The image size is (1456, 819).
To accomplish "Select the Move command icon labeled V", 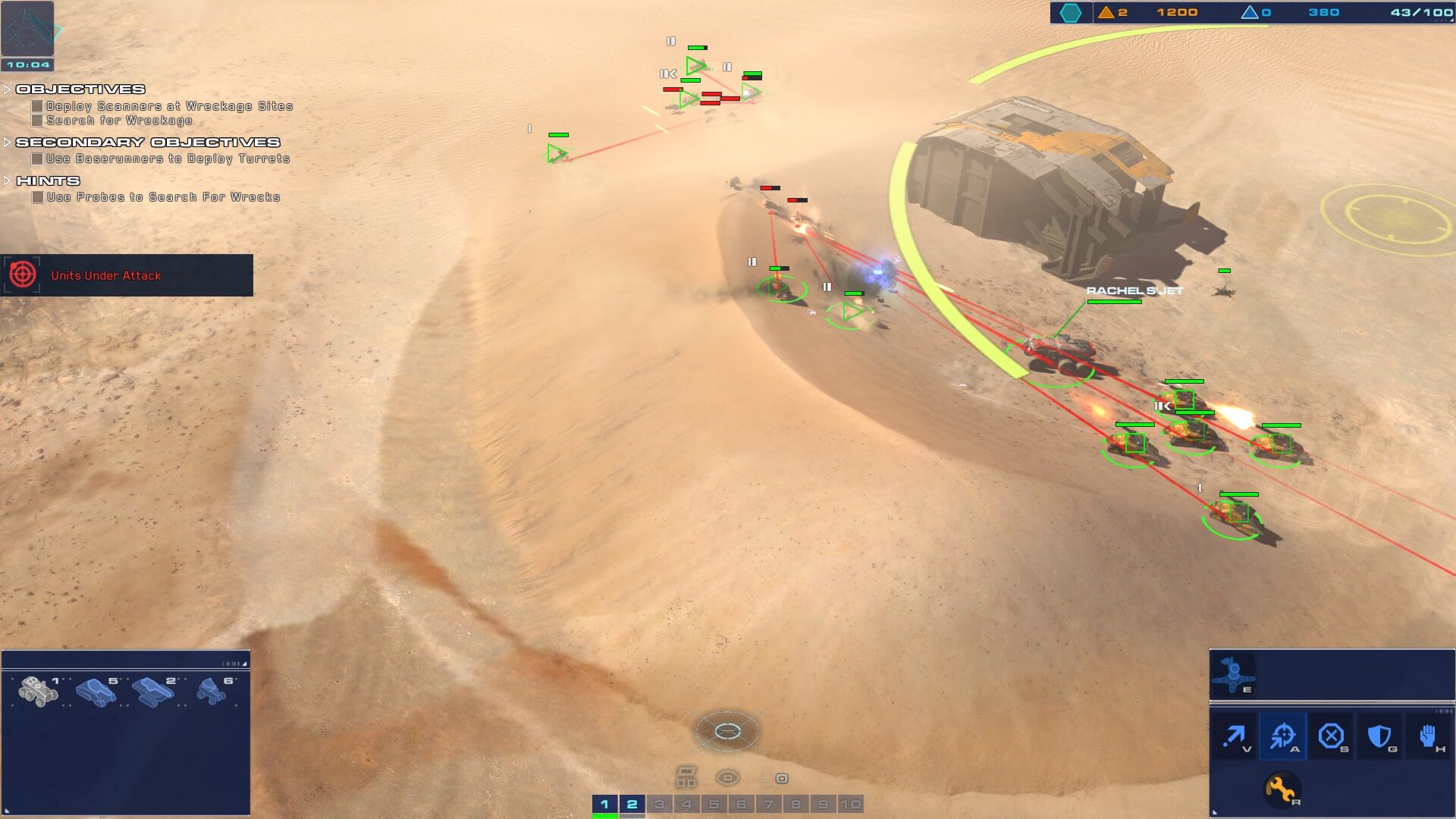I will tap(1236, 734).
